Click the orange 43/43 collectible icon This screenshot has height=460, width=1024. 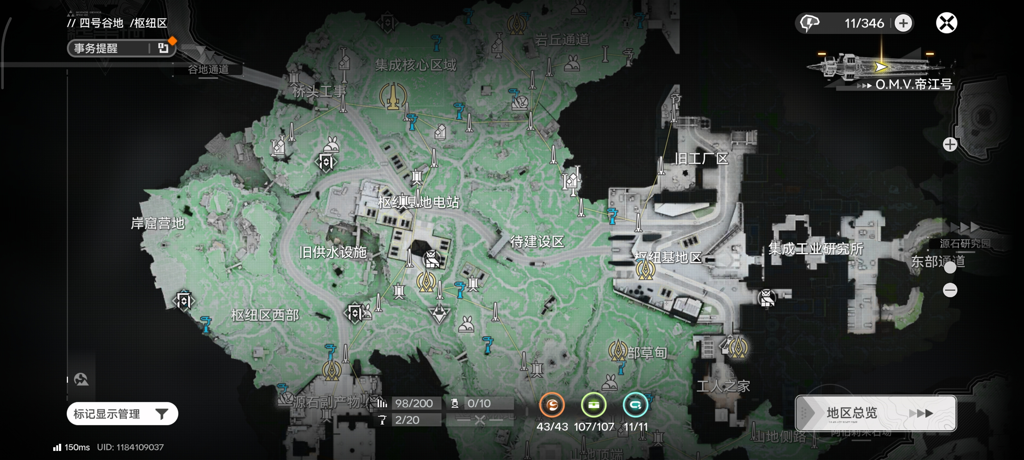[x=552, y=405]
